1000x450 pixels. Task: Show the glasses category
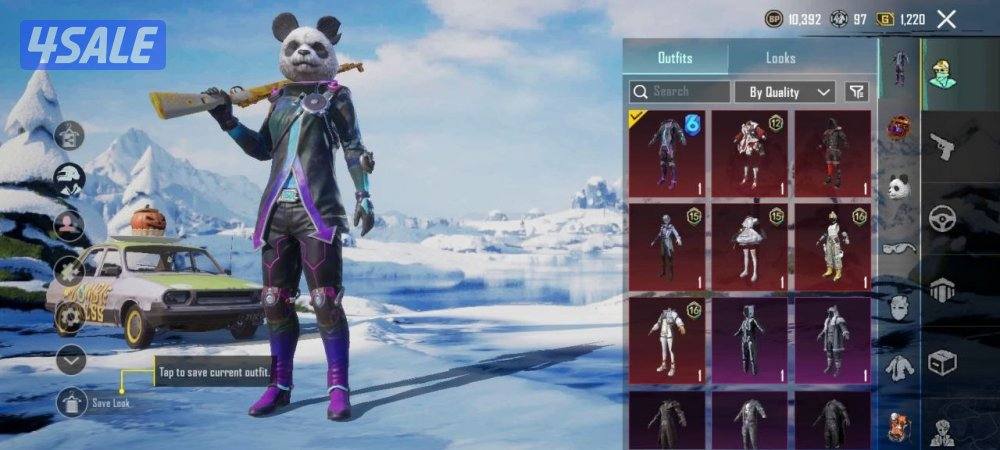pyautogui.click(x=898, y=247)
